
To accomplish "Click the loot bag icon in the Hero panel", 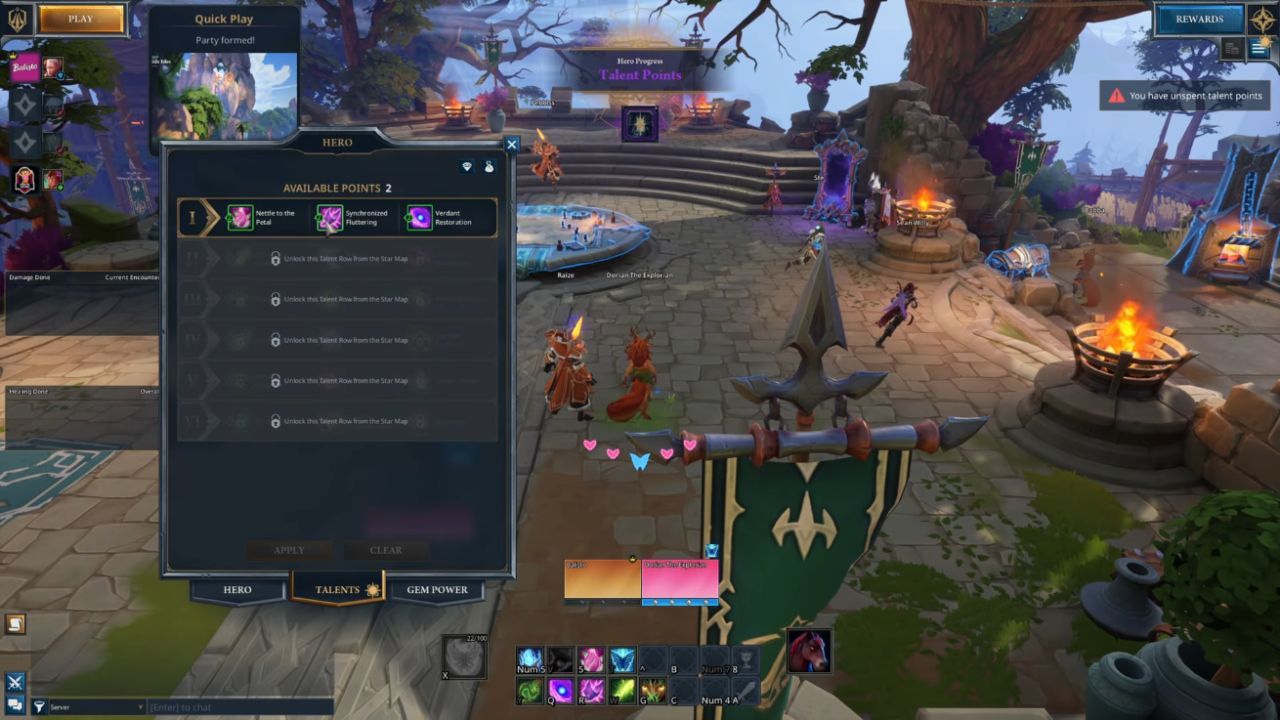I will tap(489, 167).
